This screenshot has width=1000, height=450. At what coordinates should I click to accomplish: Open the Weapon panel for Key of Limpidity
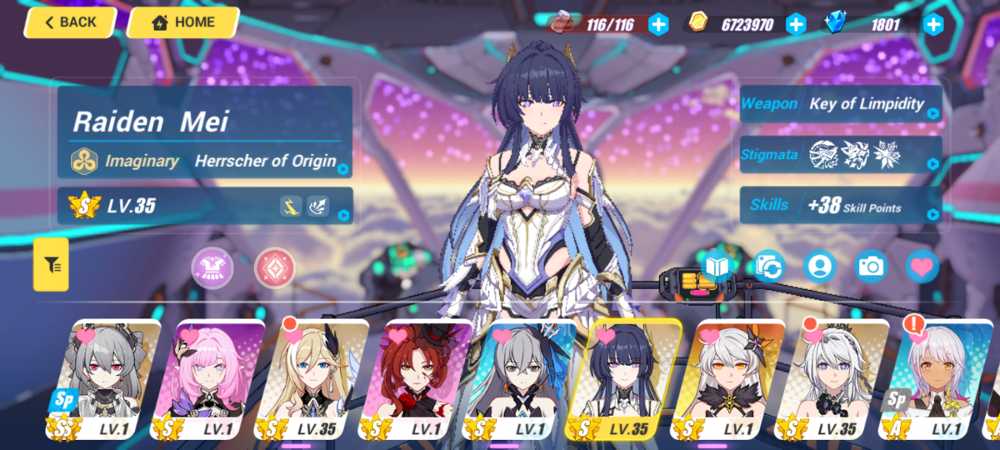[x=840, y=104]
